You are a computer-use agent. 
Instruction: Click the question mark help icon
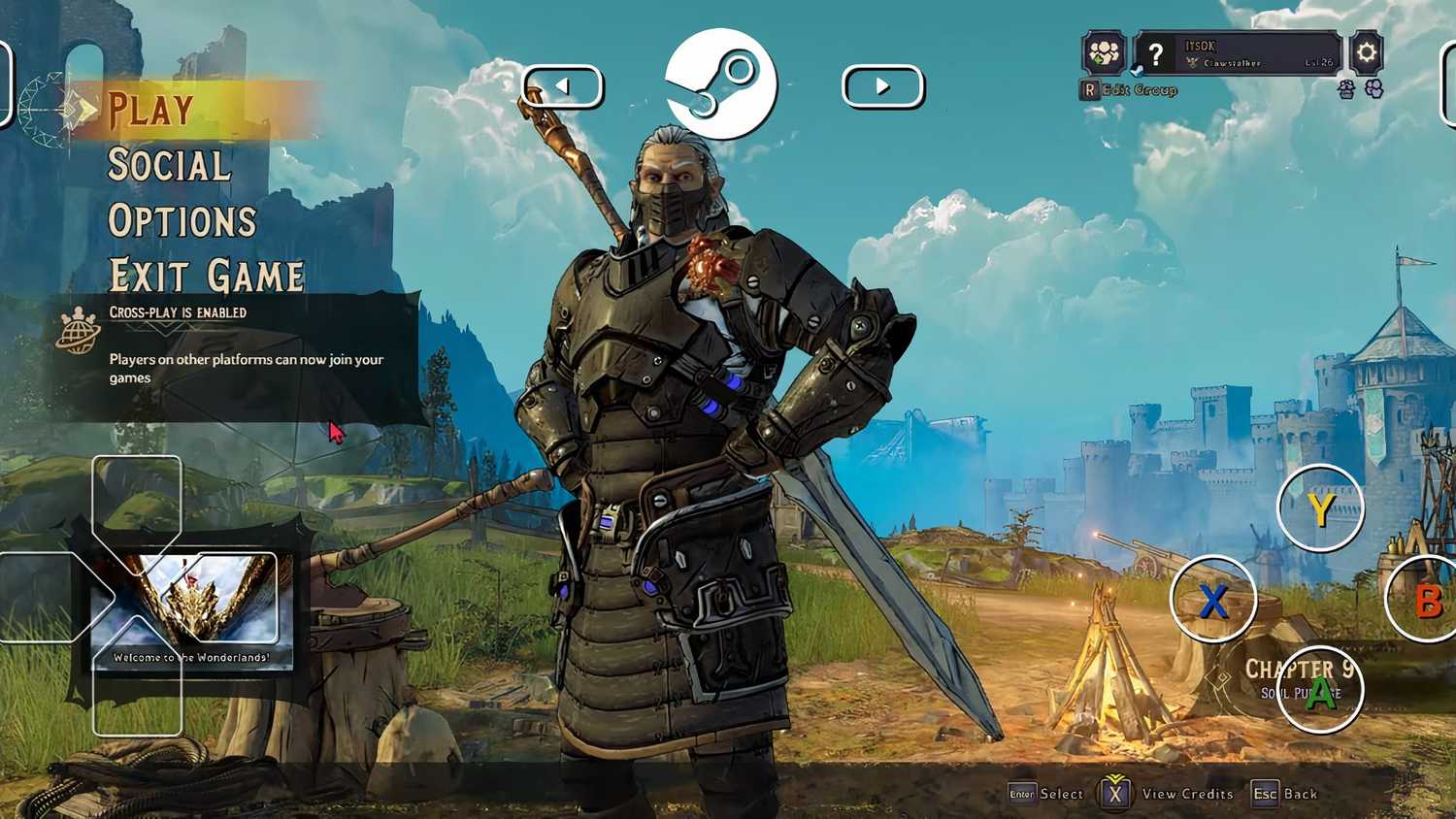1157,53
